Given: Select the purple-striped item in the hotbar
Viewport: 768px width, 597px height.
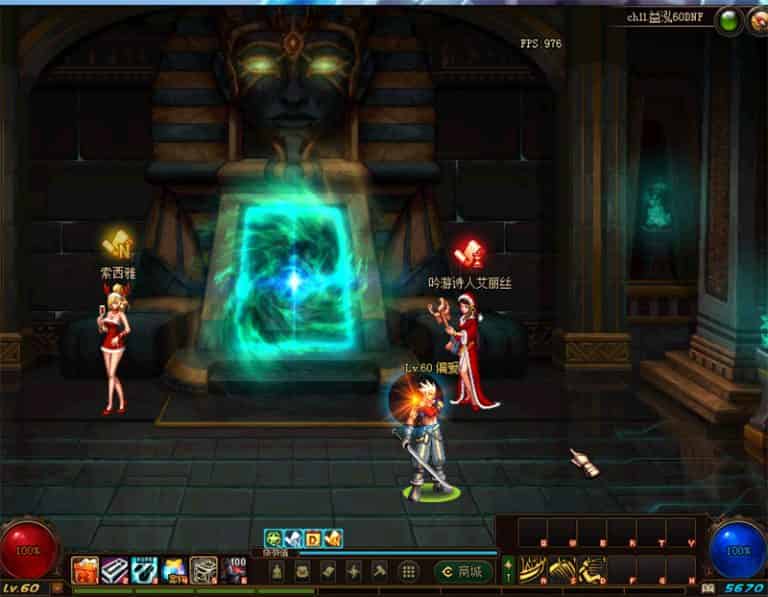Looking at the screenshot, I should tap(113, 570).
